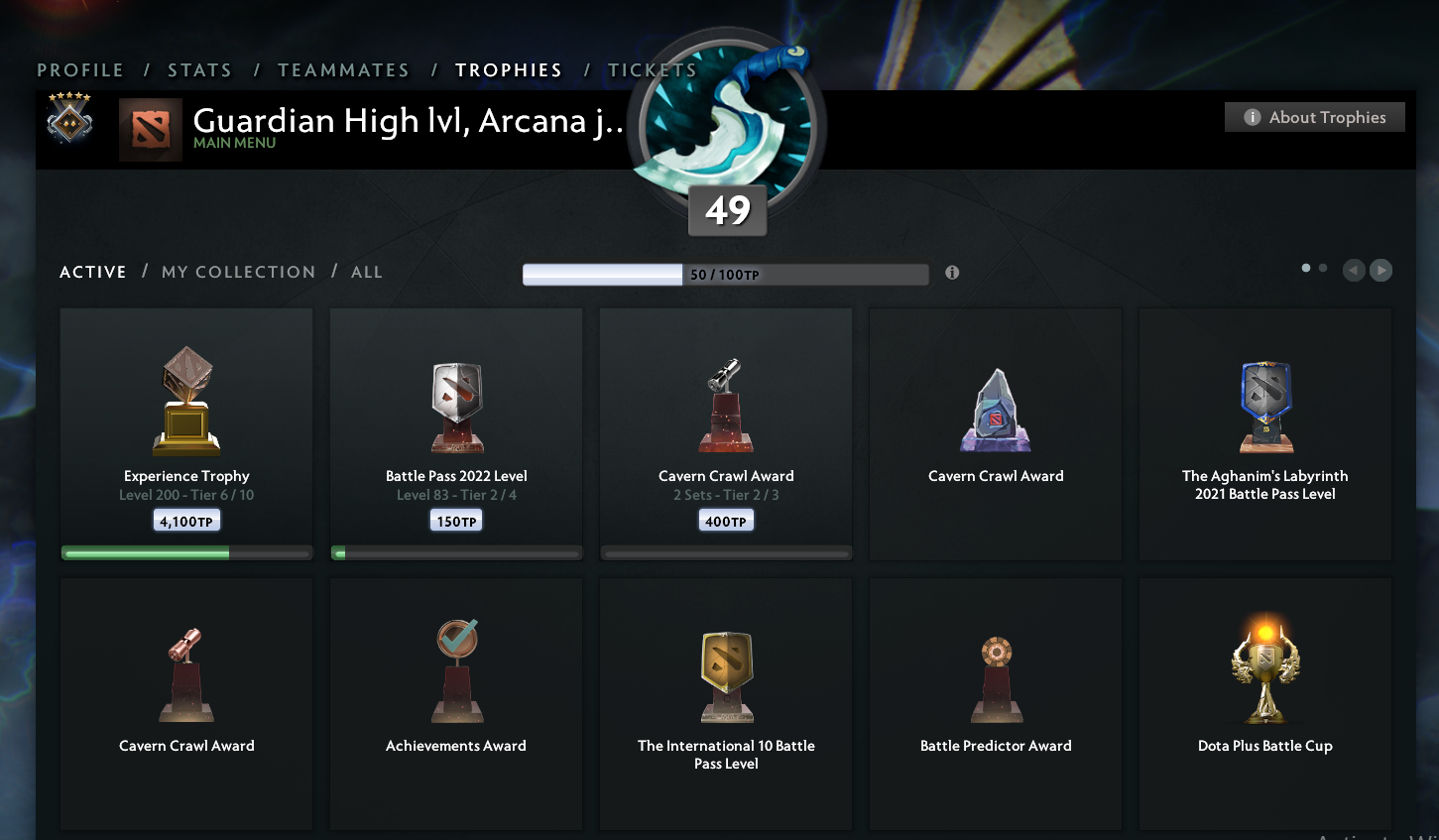This screenshot has height=840, width=1439.
Task: Click the trophy progress info icon
Action: tap(951, 272)
